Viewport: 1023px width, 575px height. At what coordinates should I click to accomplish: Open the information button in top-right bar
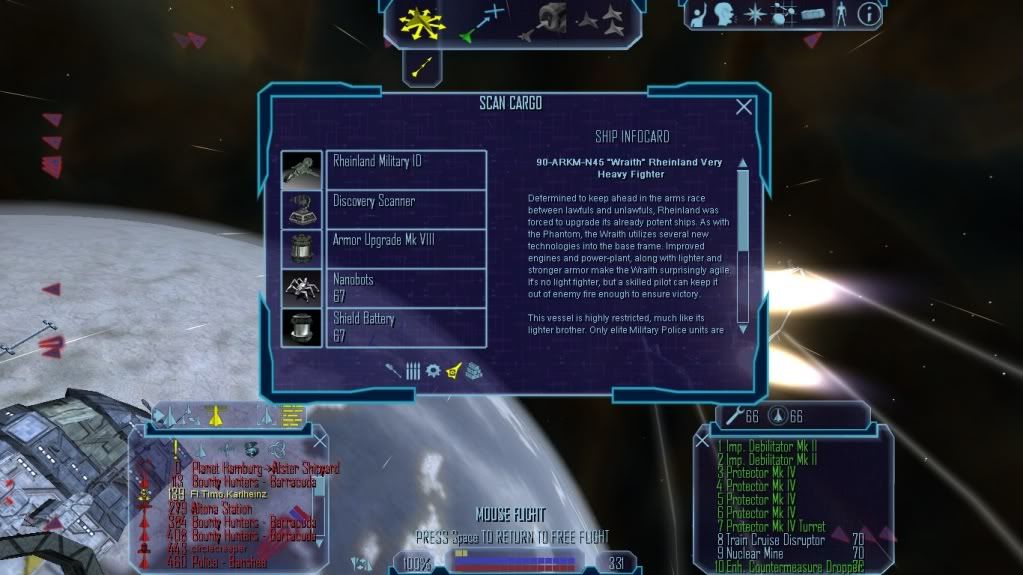tap(870, 14)
